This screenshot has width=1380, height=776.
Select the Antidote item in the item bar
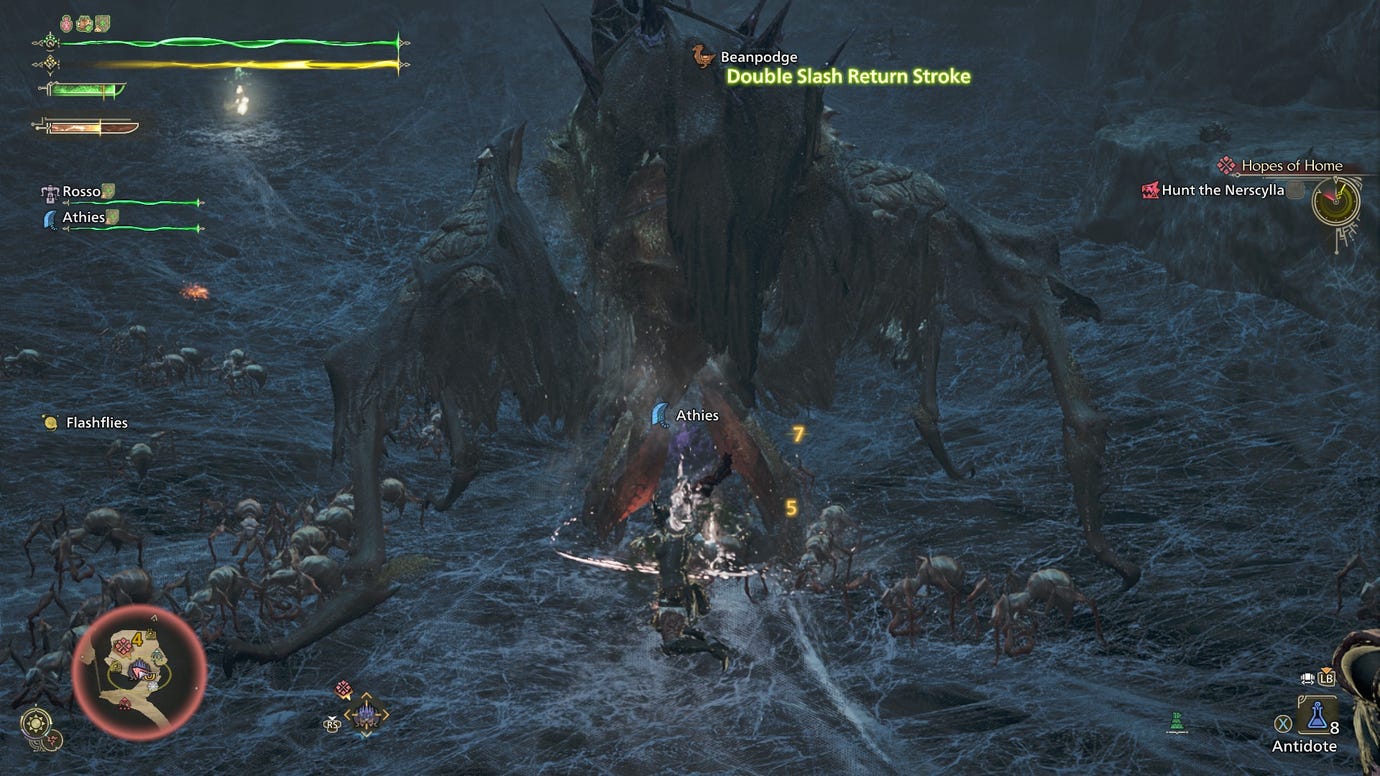point(1317,715)
